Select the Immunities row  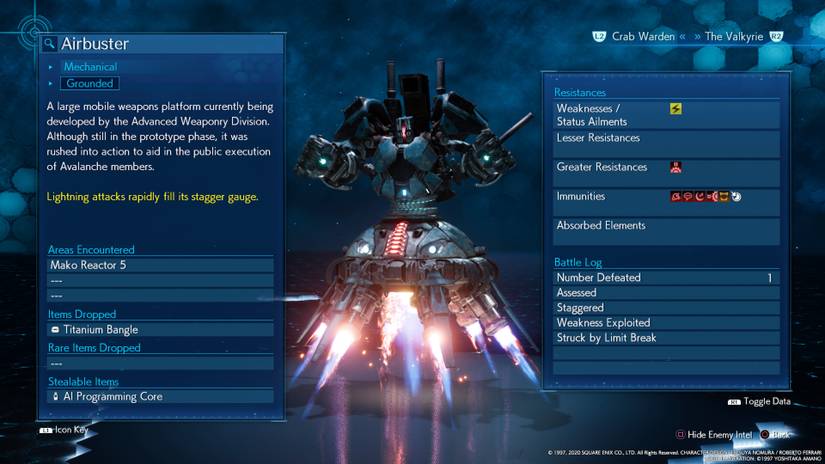[x=665, y=197]
